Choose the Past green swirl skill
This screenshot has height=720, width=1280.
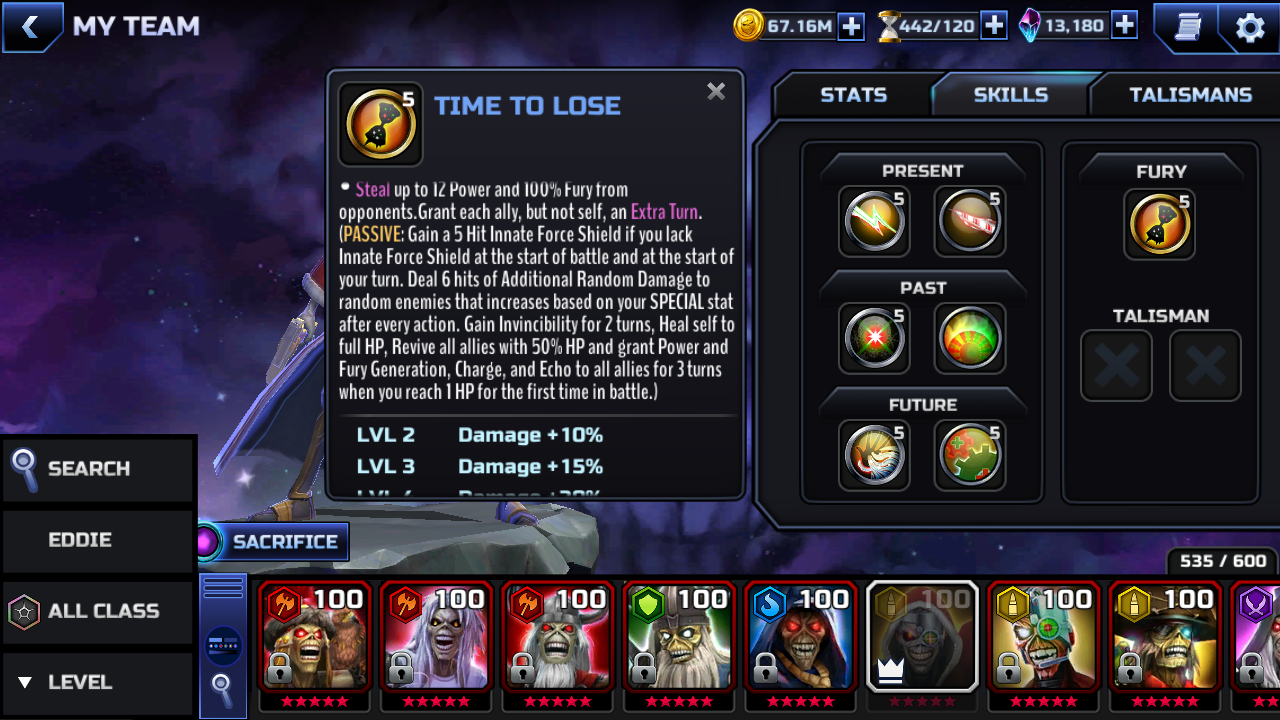point(969,338)
